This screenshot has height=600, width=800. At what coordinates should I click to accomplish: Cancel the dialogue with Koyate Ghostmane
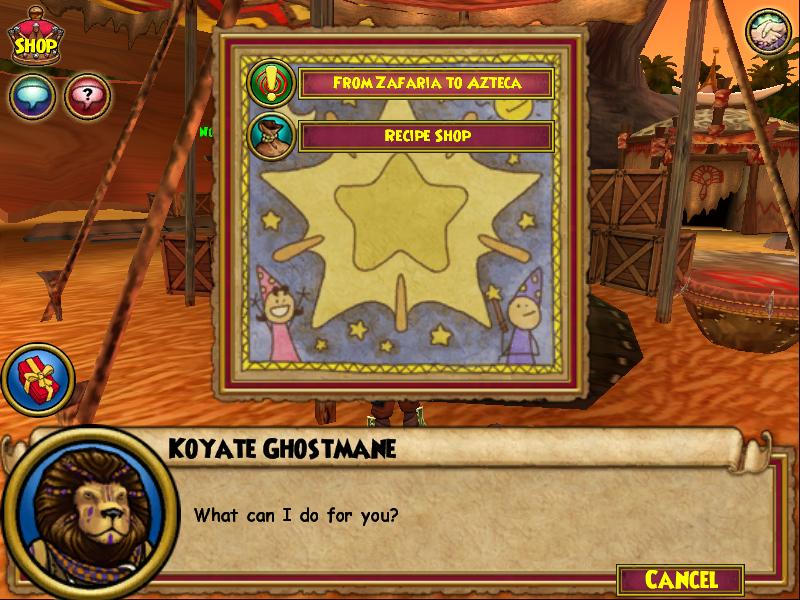[x=681, y=579]
